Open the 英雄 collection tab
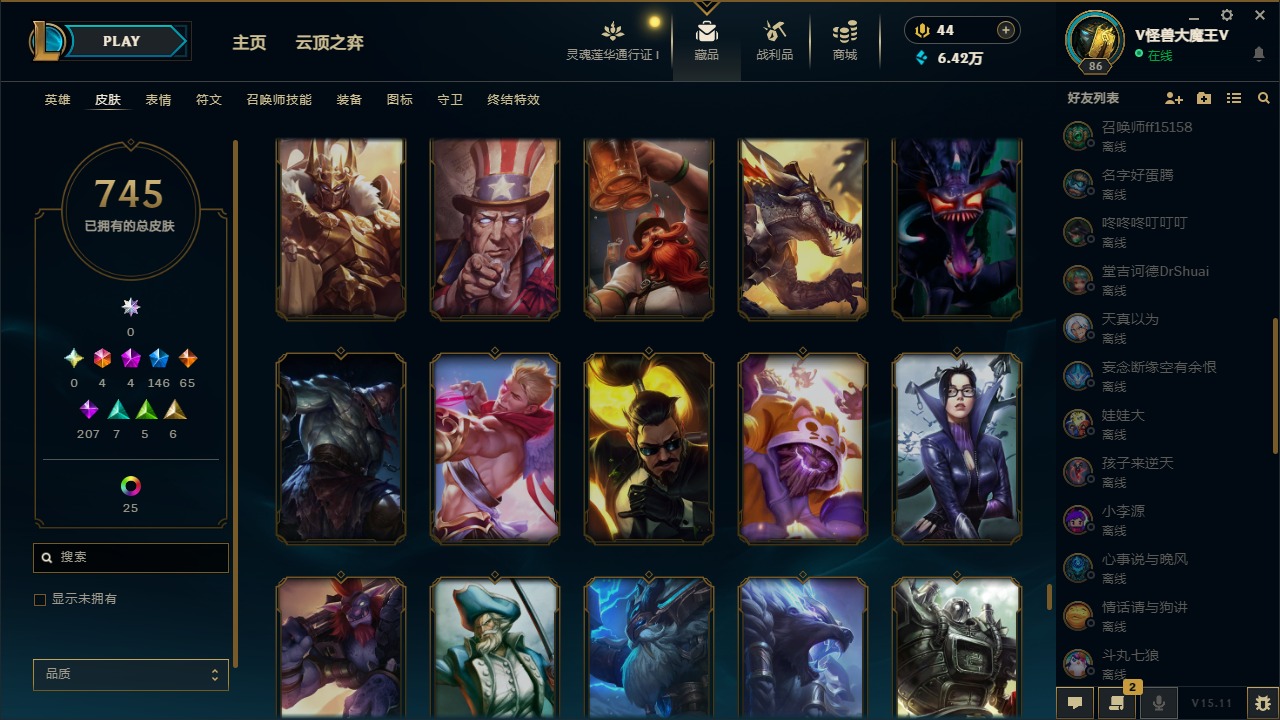Viewport: 1280px width, 720px height. coord(57,99)
